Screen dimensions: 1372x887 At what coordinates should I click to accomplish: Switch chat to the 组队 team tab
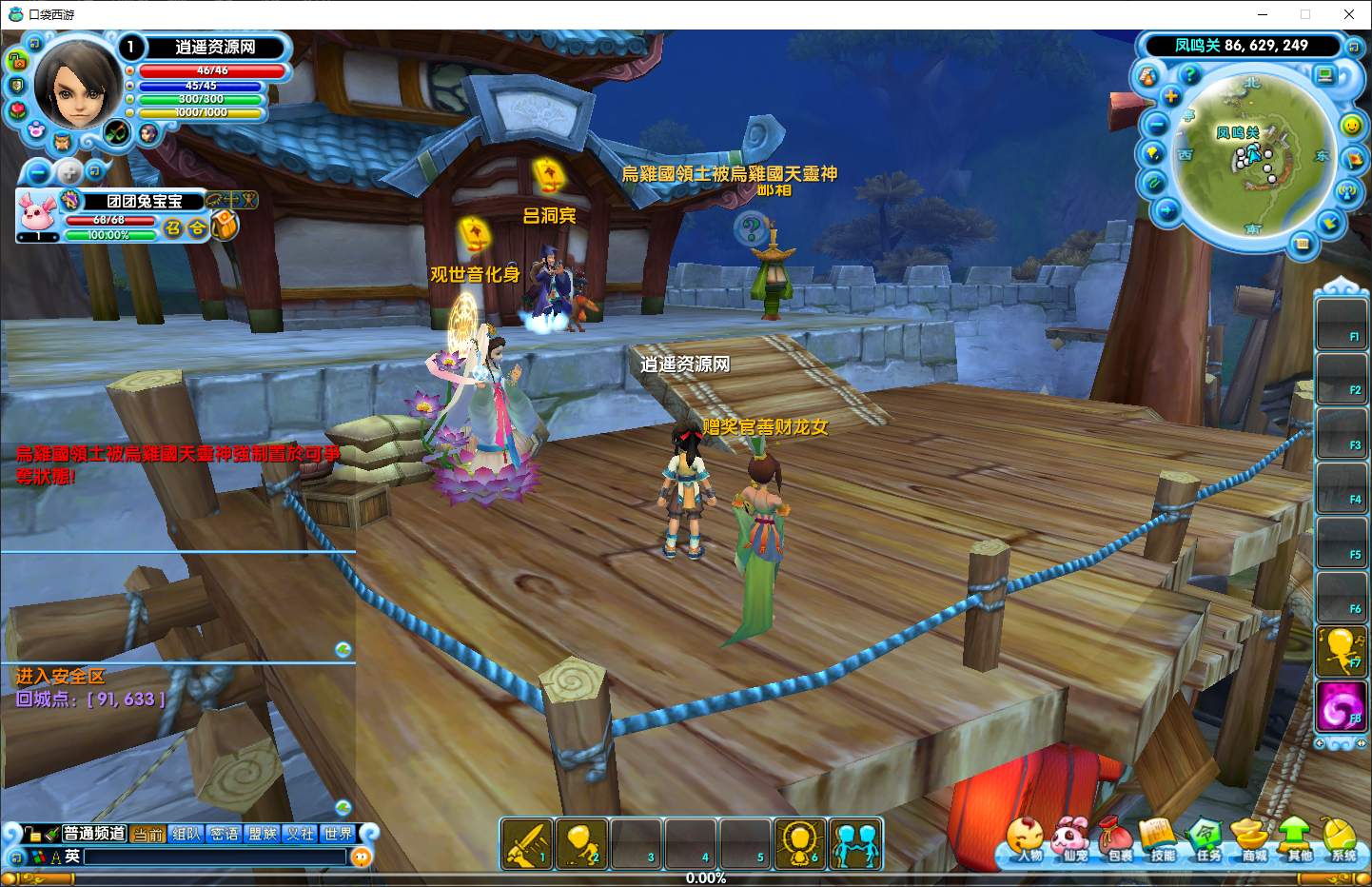tap(186, 834)
